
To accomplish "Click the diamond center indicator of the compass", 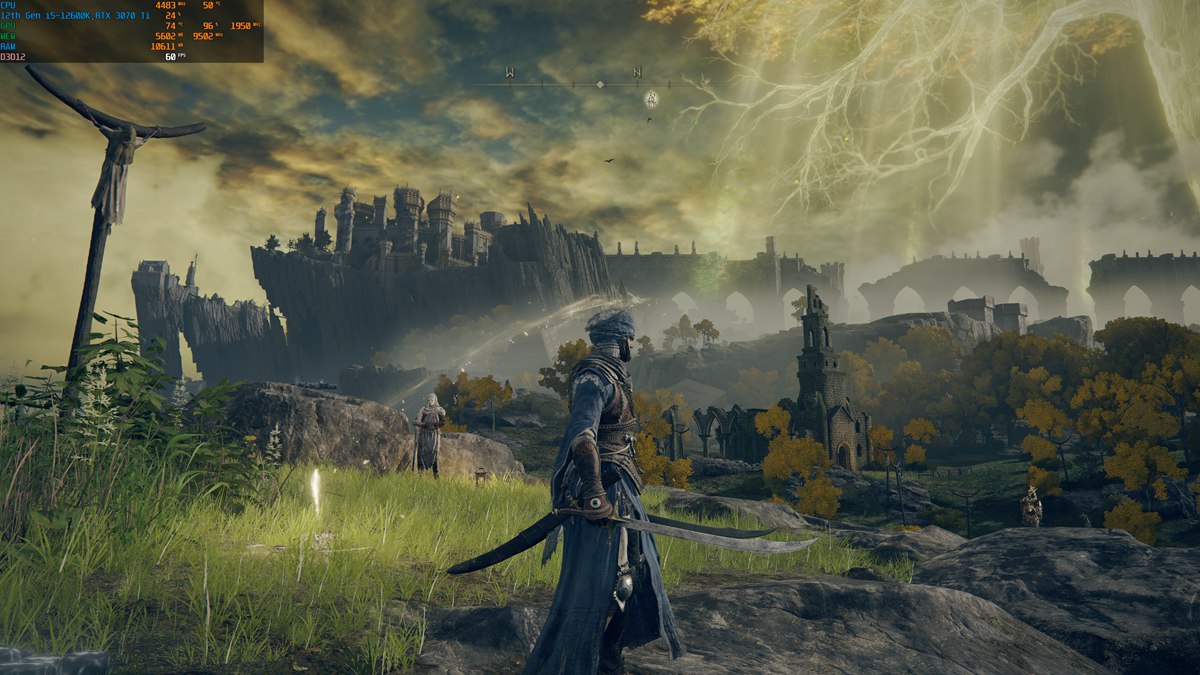I will 599,84.
